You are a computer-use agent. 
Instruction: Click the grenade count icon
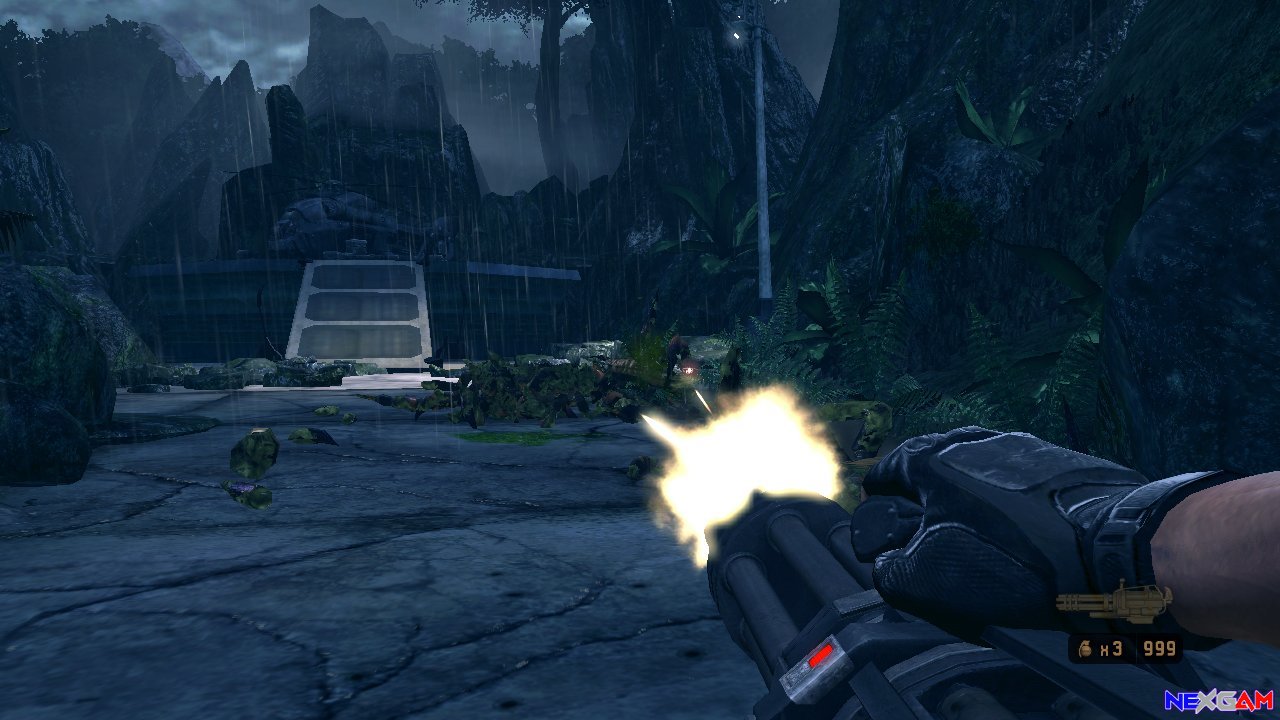click(1086, 649)
